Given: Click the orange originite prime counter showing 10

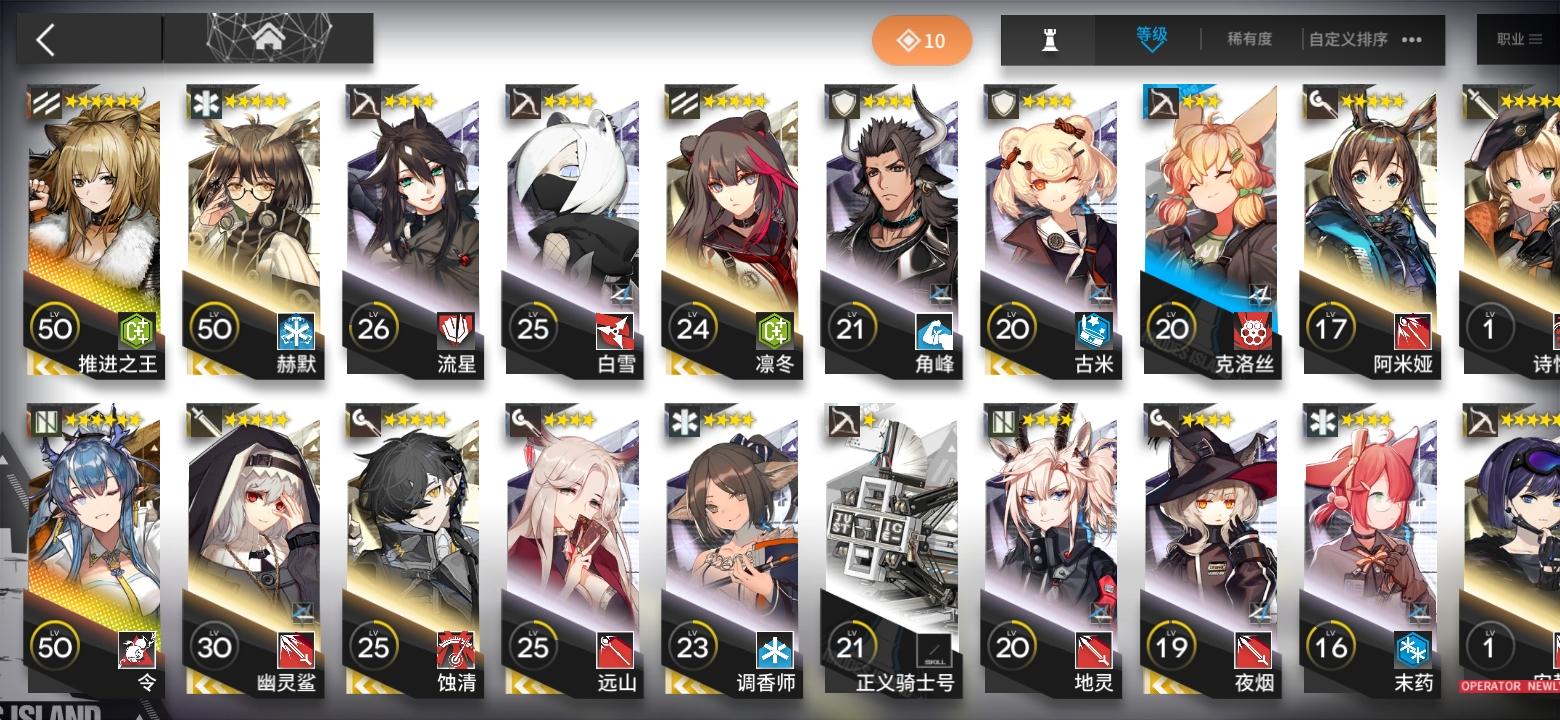Looking at the screenshot, I should tap(922, 40).
